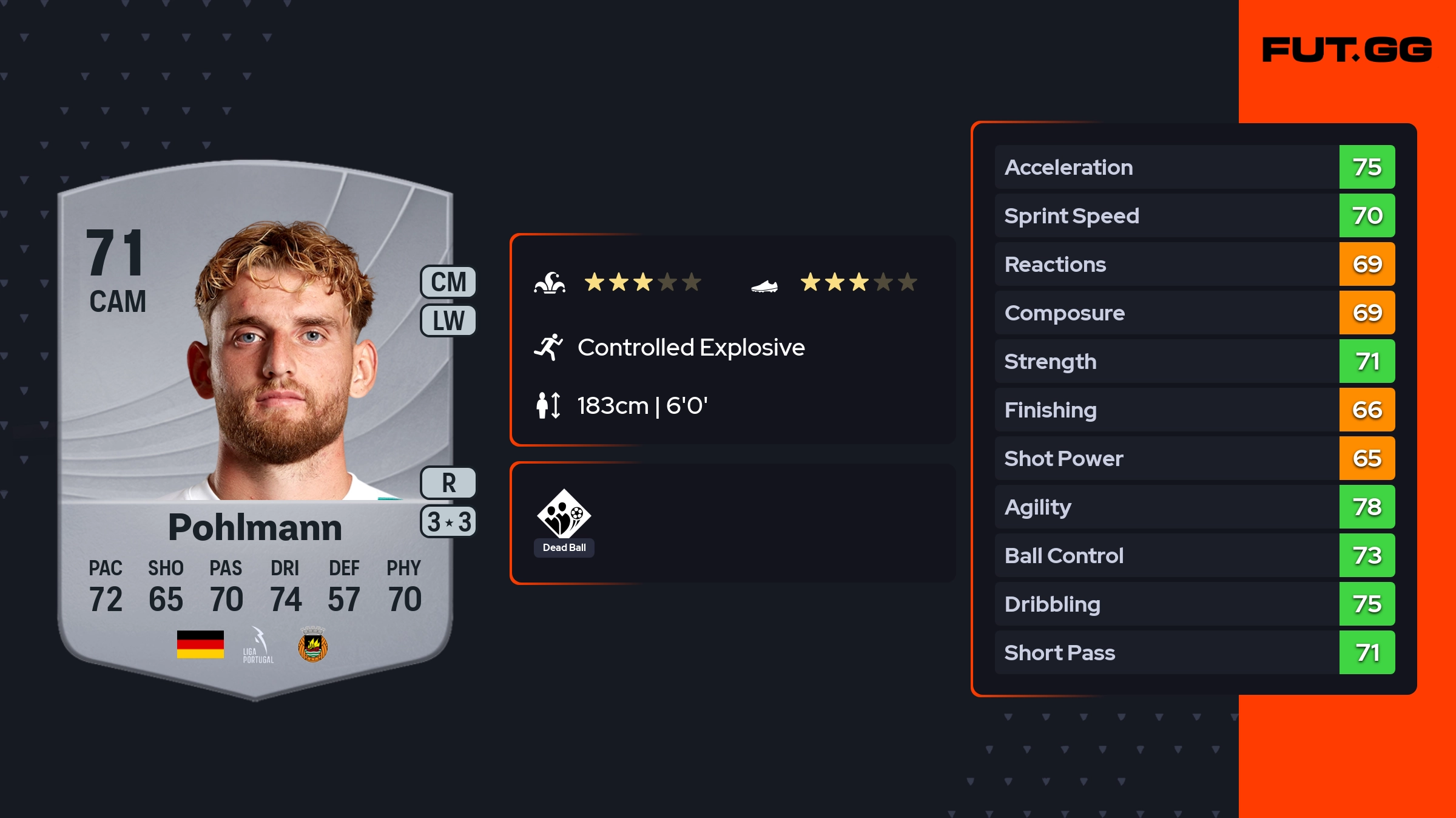The height and width of the screenshot is (818, 1456).
Task: Open the club crest on the card
Action: (313, 645)
